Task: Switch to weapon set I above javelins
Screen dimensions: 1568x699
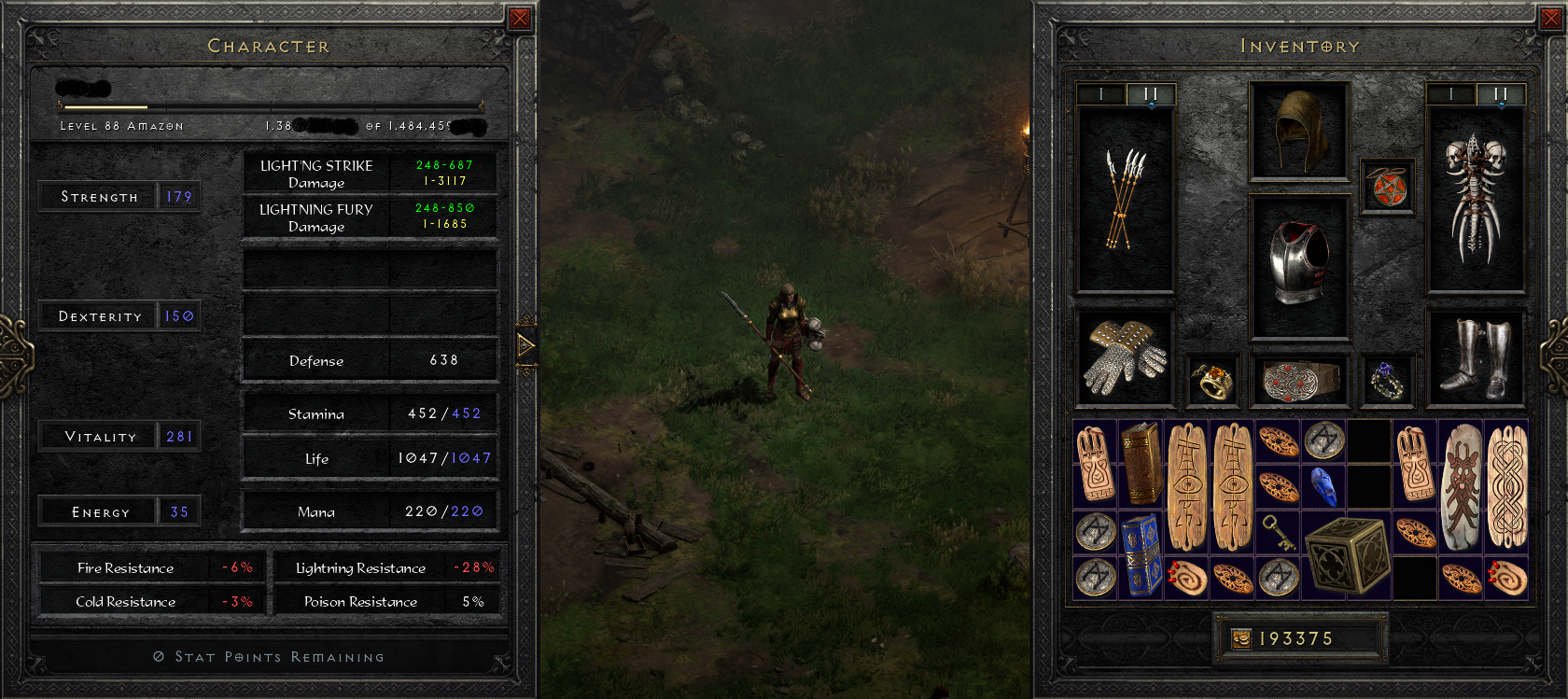Action: tap(1101, 94)
